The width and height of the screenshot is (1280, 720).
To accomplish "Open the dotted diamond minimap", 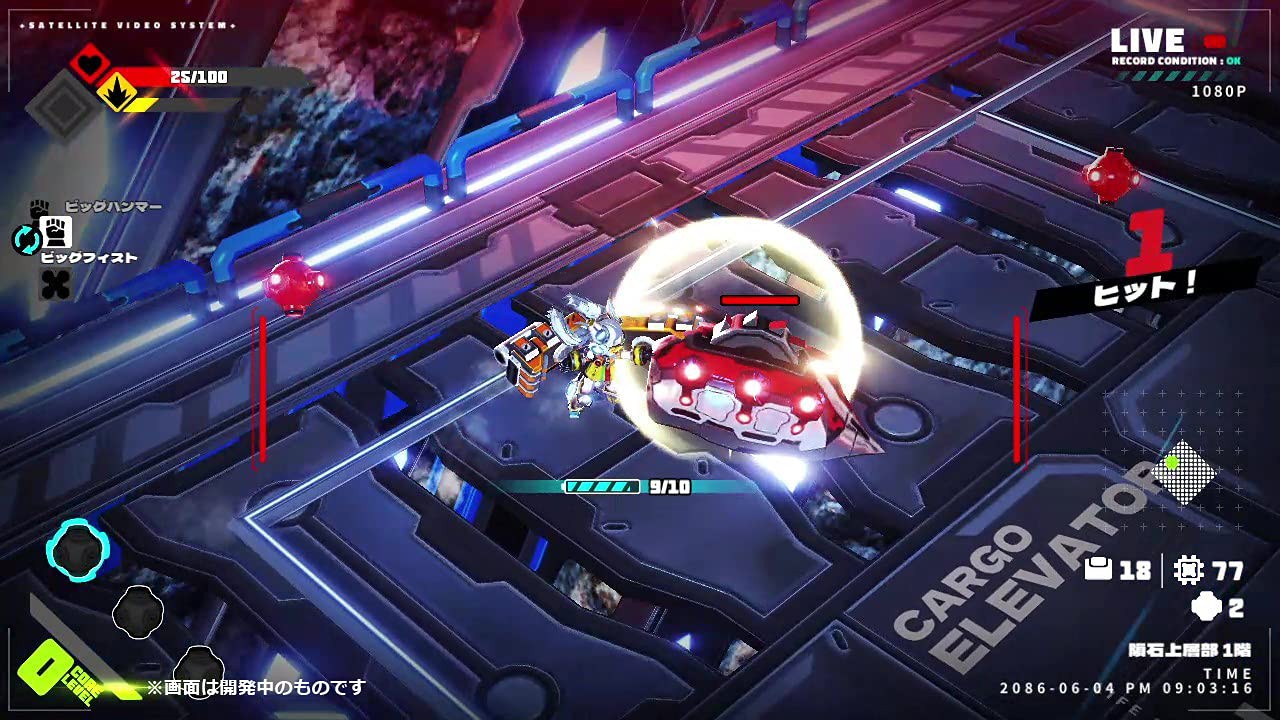I will (x=1182, y=473).
